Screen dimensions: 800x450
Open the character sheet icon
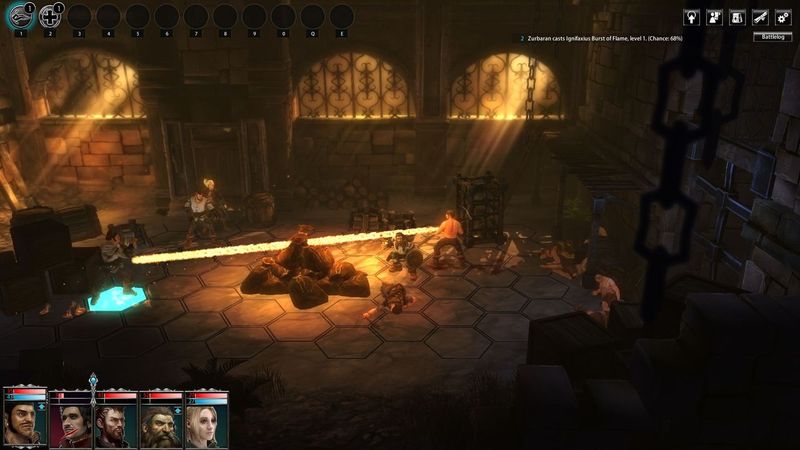(x=714, y=17)
